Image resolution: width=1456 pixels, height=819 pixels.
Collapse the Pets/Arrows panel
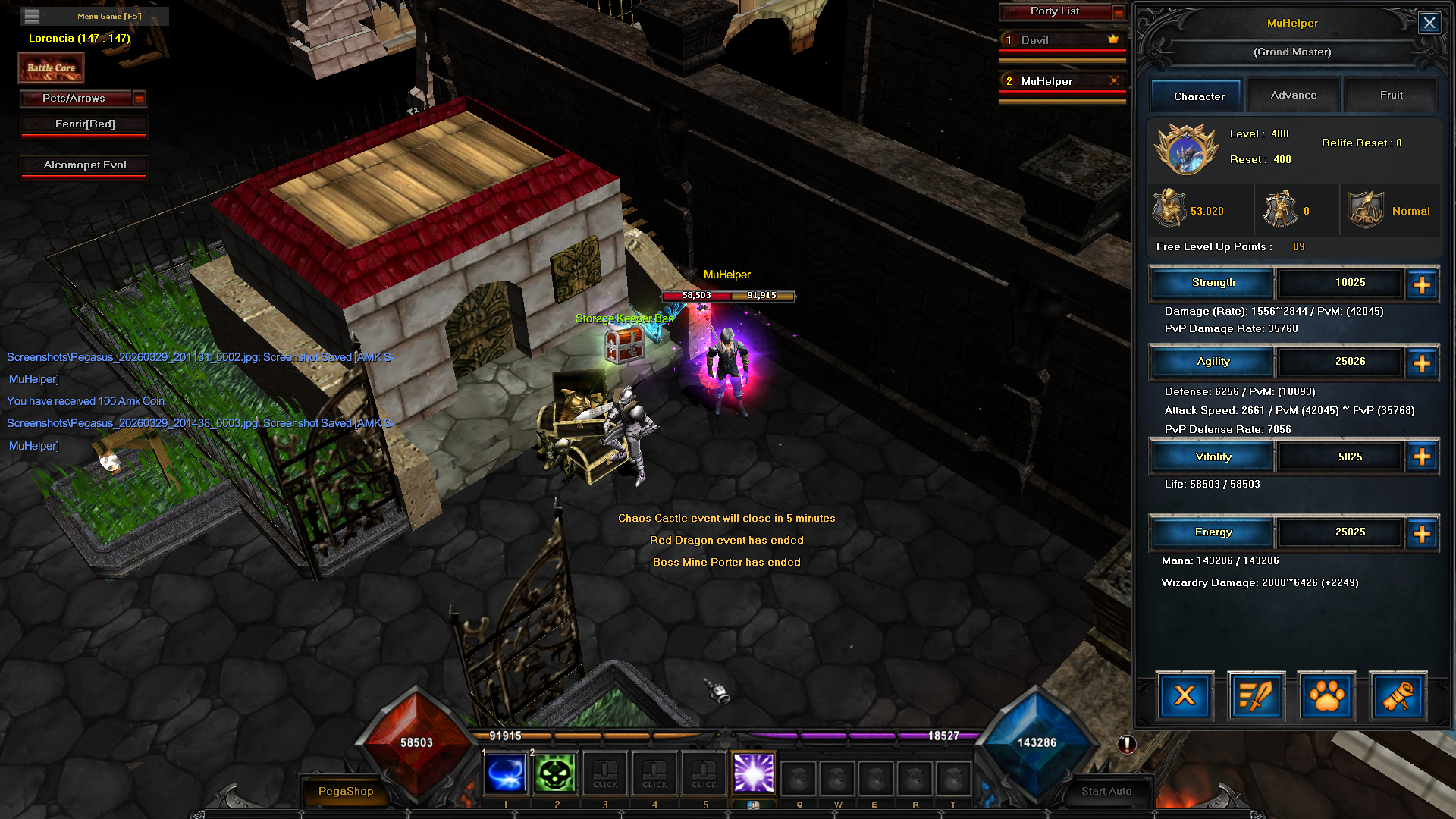pos(139,98)
